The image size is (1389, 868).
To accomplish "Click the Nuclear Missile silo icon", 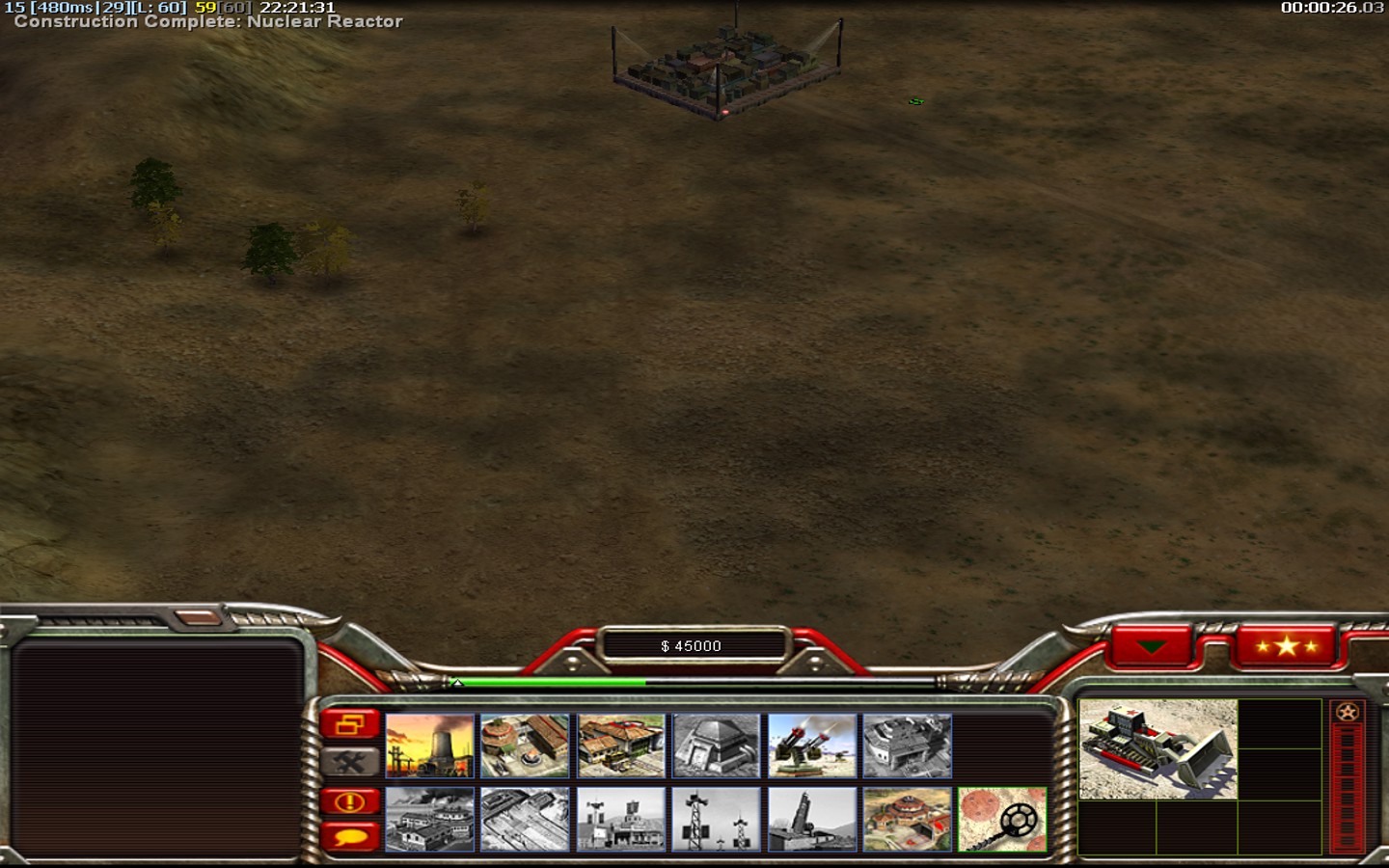I will pos(812,820).
